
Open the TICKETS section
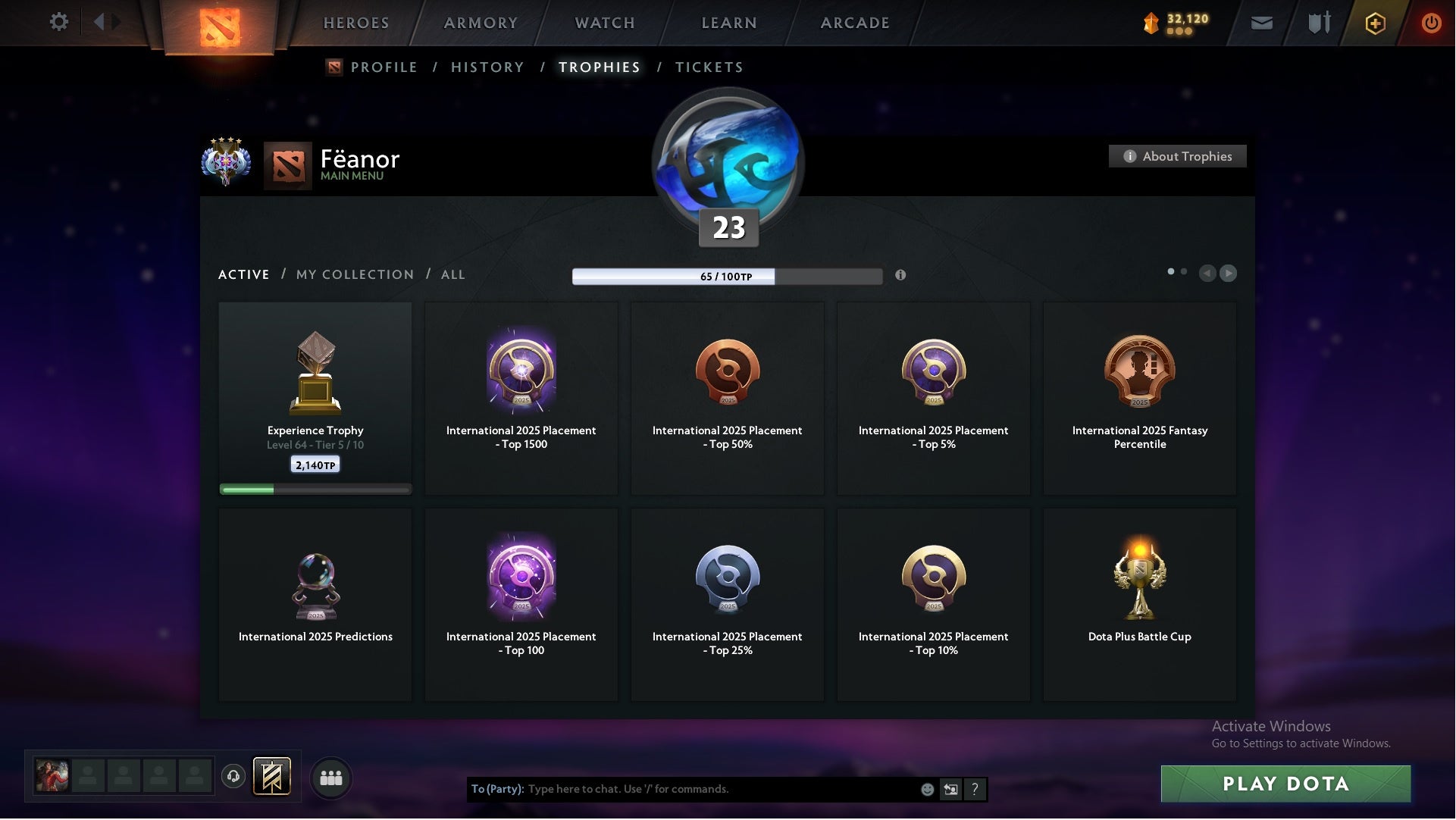pos(709,67)
